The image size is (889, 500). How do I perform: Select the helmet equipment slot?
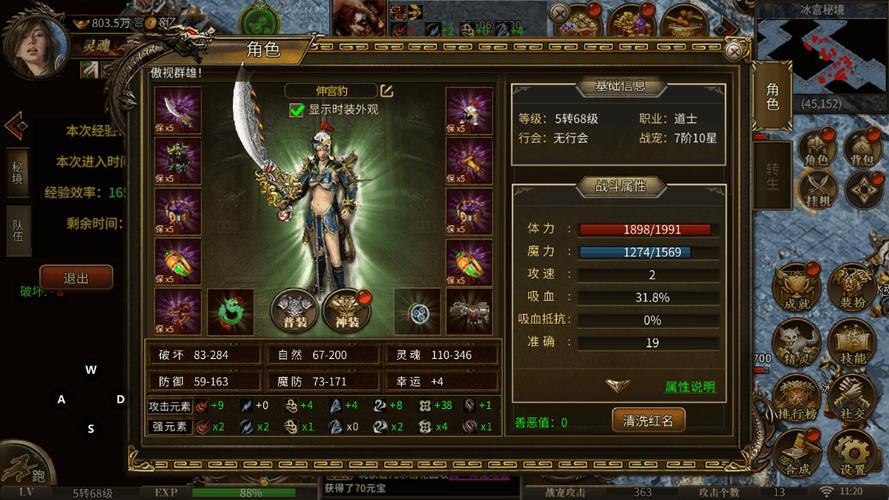468,110
